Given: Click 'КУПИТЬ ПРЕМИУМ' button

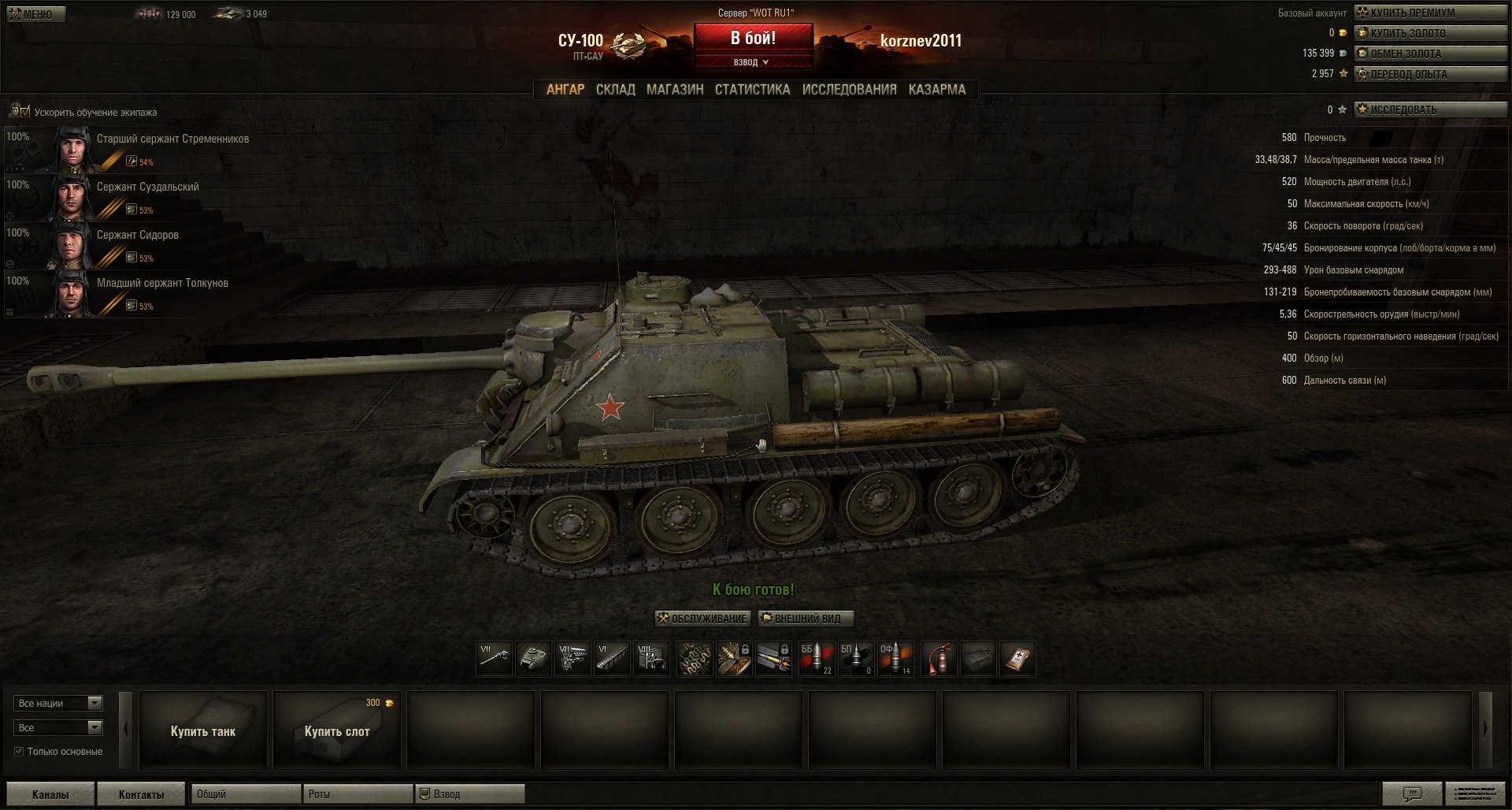Looking at the screenshot, I should click(1430, 13).
